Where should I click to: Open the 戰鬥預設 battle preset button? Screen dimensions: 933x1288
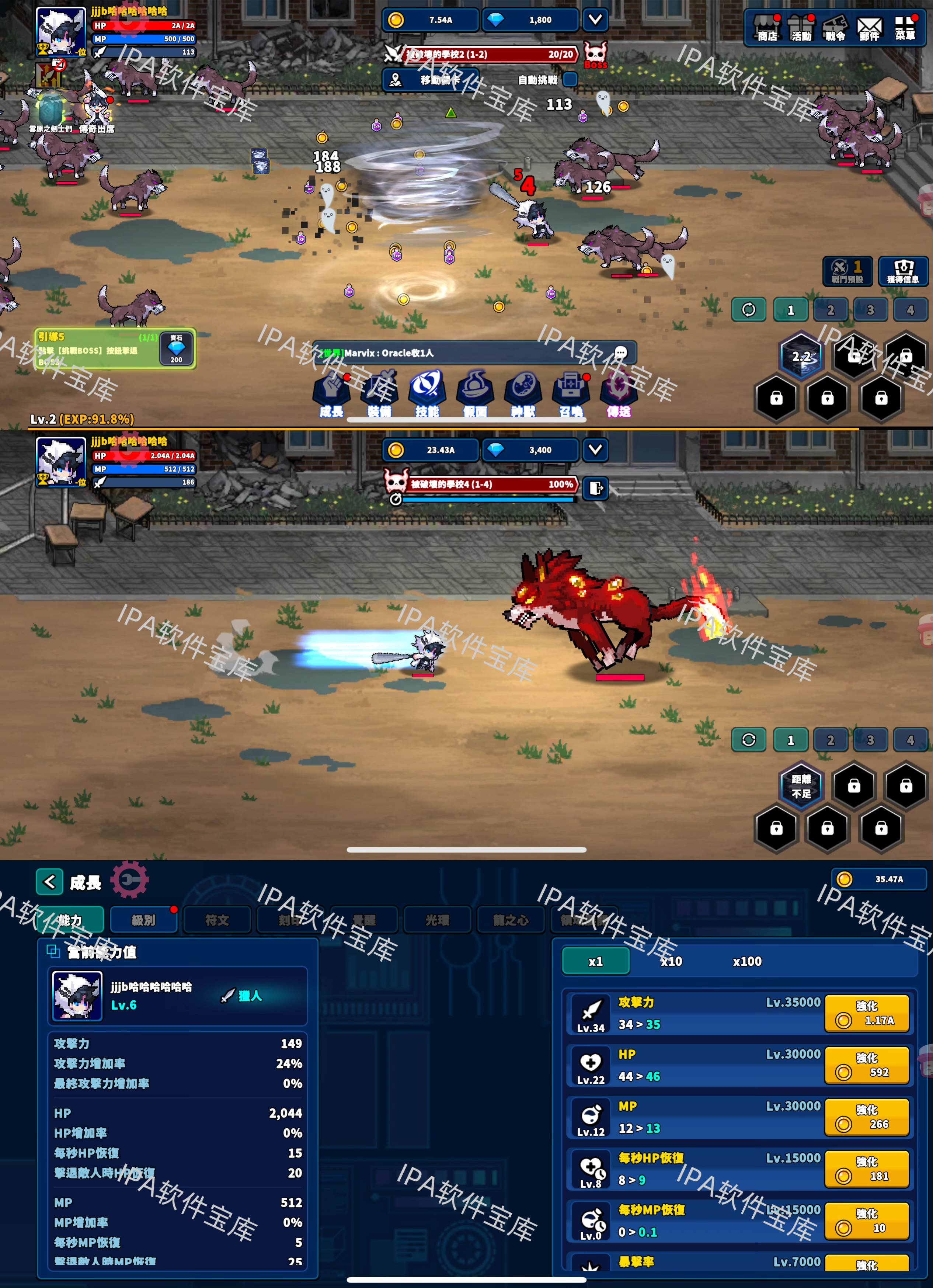click(847, 271)
